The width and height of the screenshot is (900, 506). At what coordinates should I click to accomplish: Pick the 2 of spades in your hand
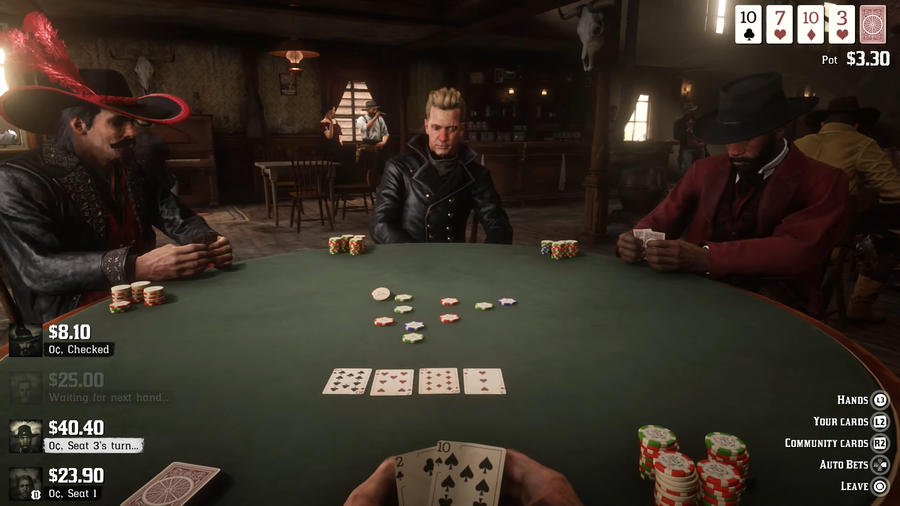tap(412, 480)
